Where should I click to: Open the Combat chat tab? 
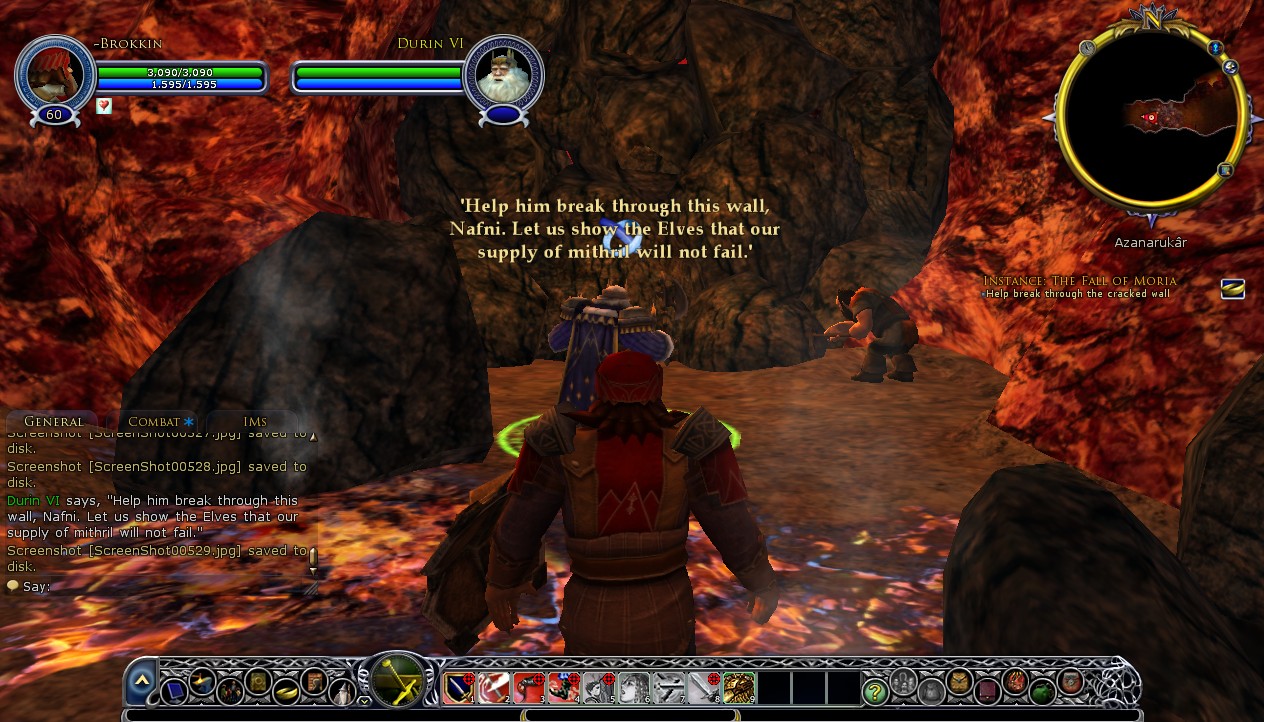[x=159, y=422]
